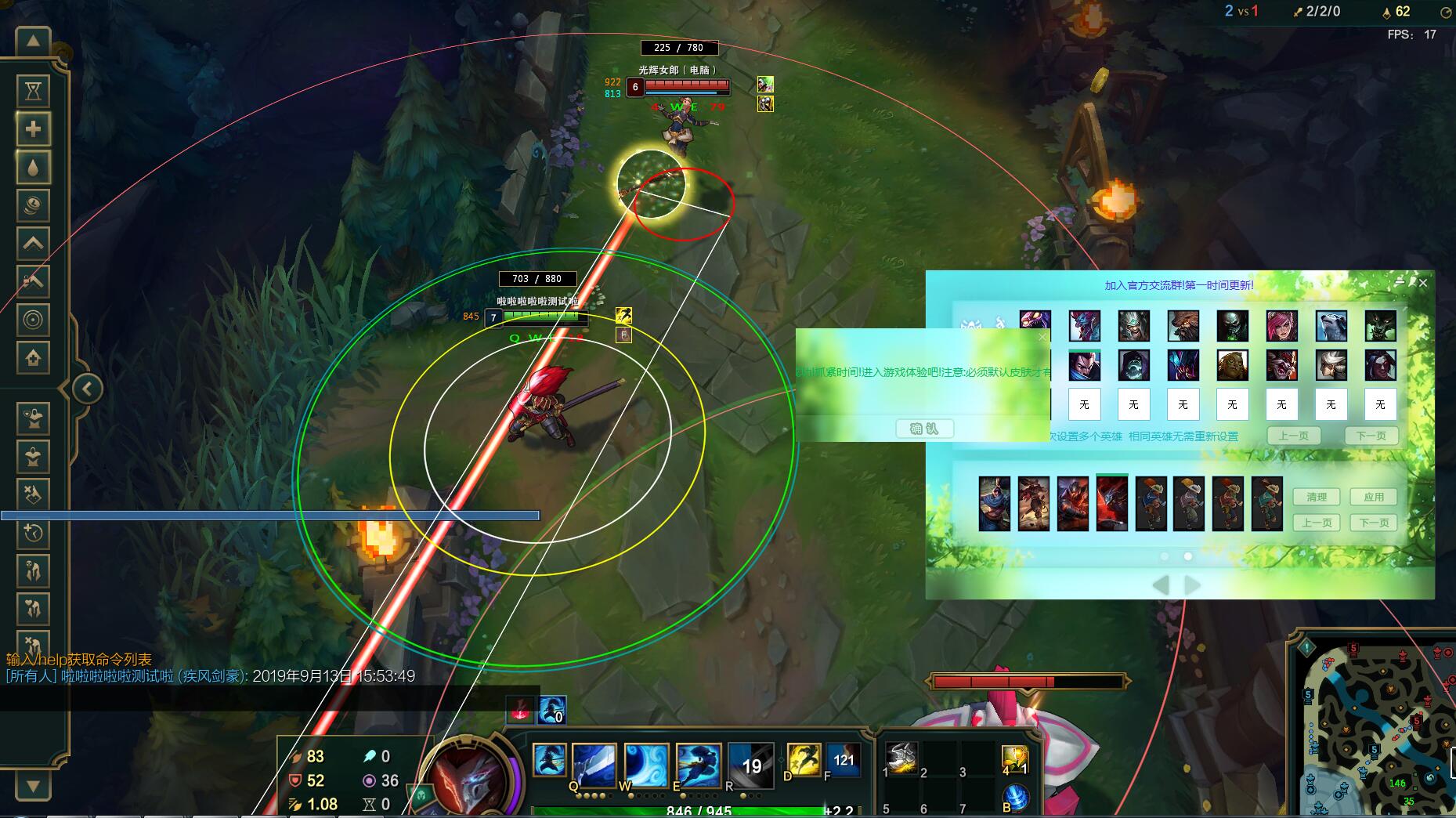1456x818 pixels.
Task: Click the water droplet toolbar icon
Action: pos(33,167)
